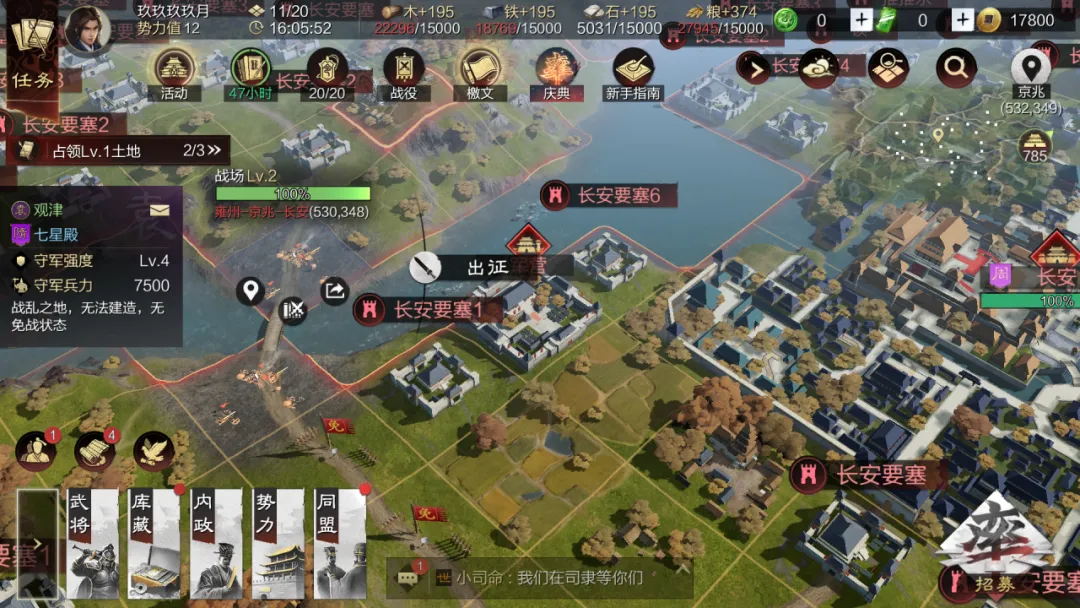Open the 库藏 treasury menu
The width and height of the screenshot is (1080, 608).
154,543
